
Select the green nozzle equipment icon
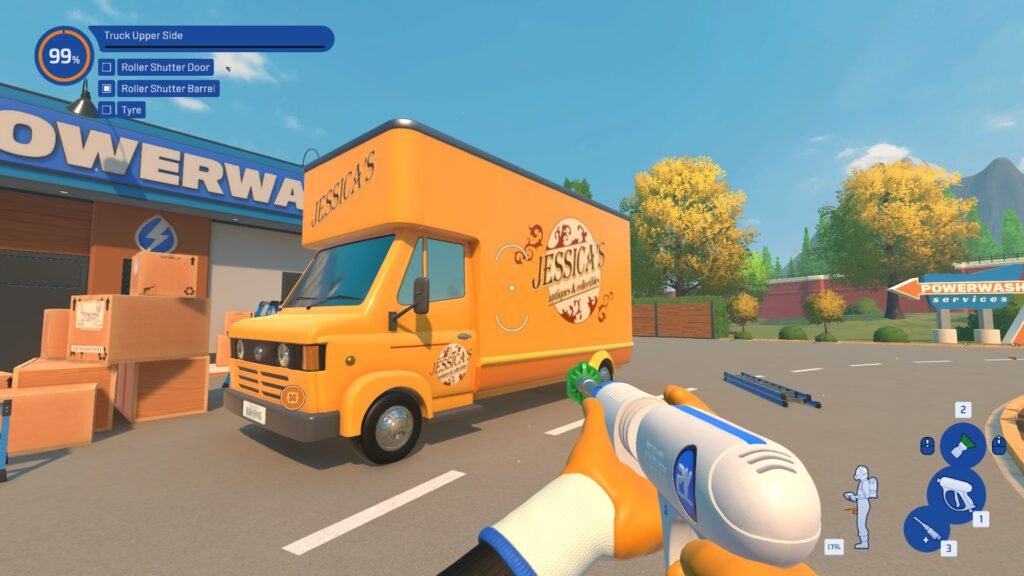[x=962, y=445]
